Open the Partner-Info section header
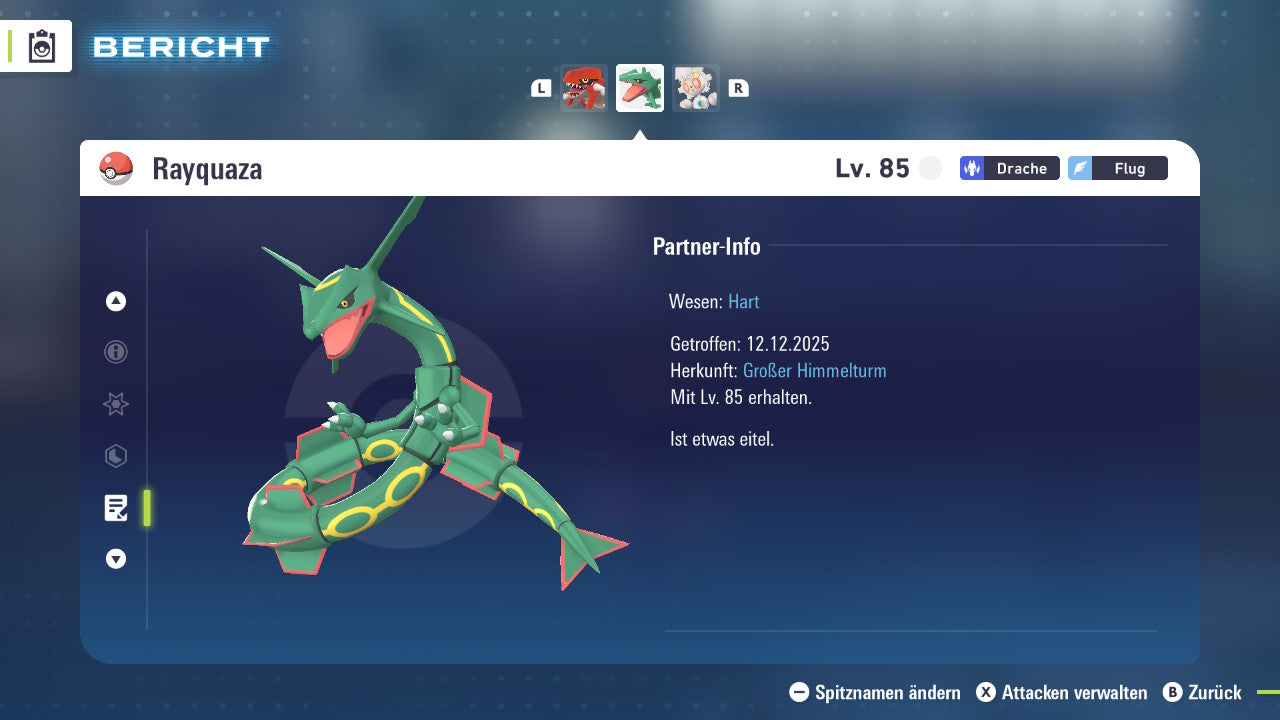 707,246
